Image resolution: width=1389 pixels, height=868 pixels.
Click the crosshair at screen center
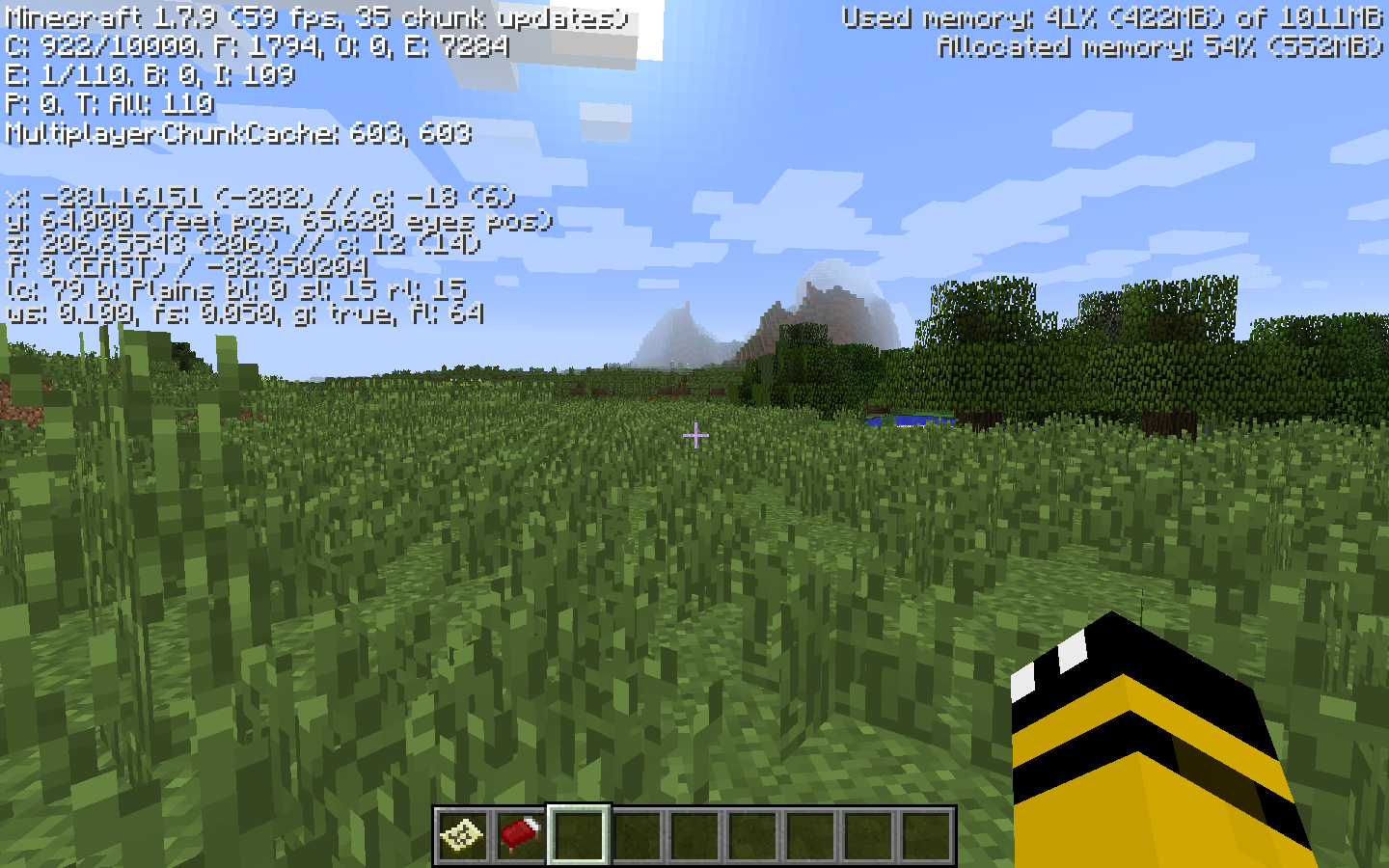(694, 436)
